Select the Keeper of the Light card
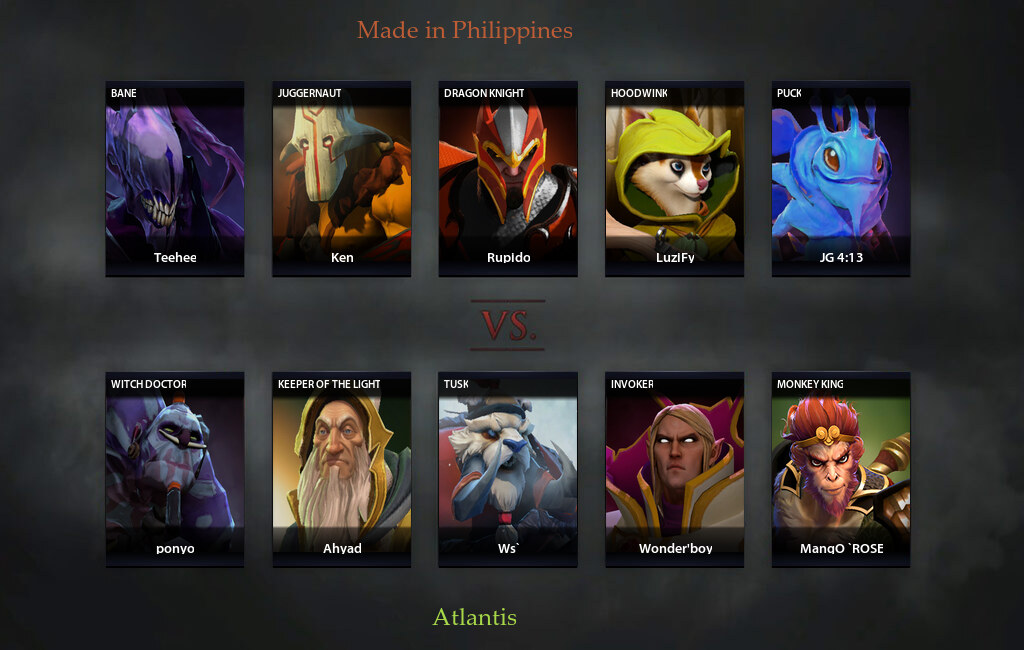1024x650 pixels. [x=342, y=469]
